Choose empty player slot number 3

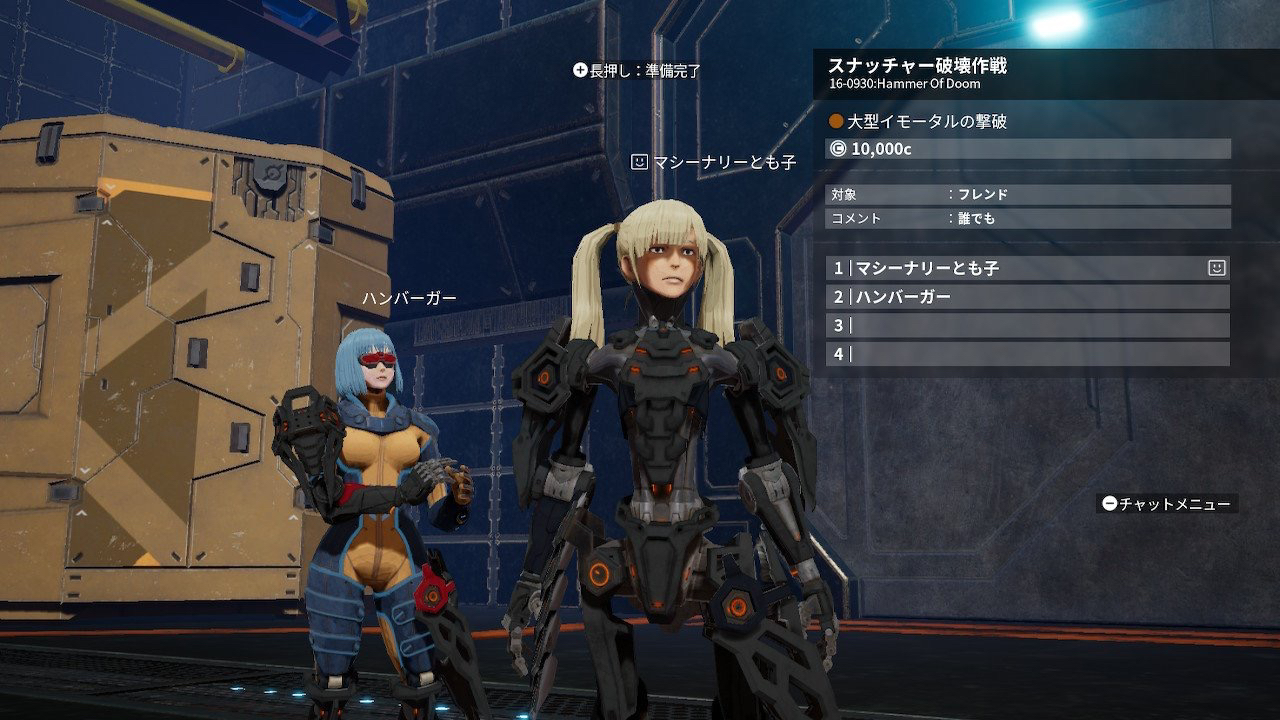[1028, 326]
